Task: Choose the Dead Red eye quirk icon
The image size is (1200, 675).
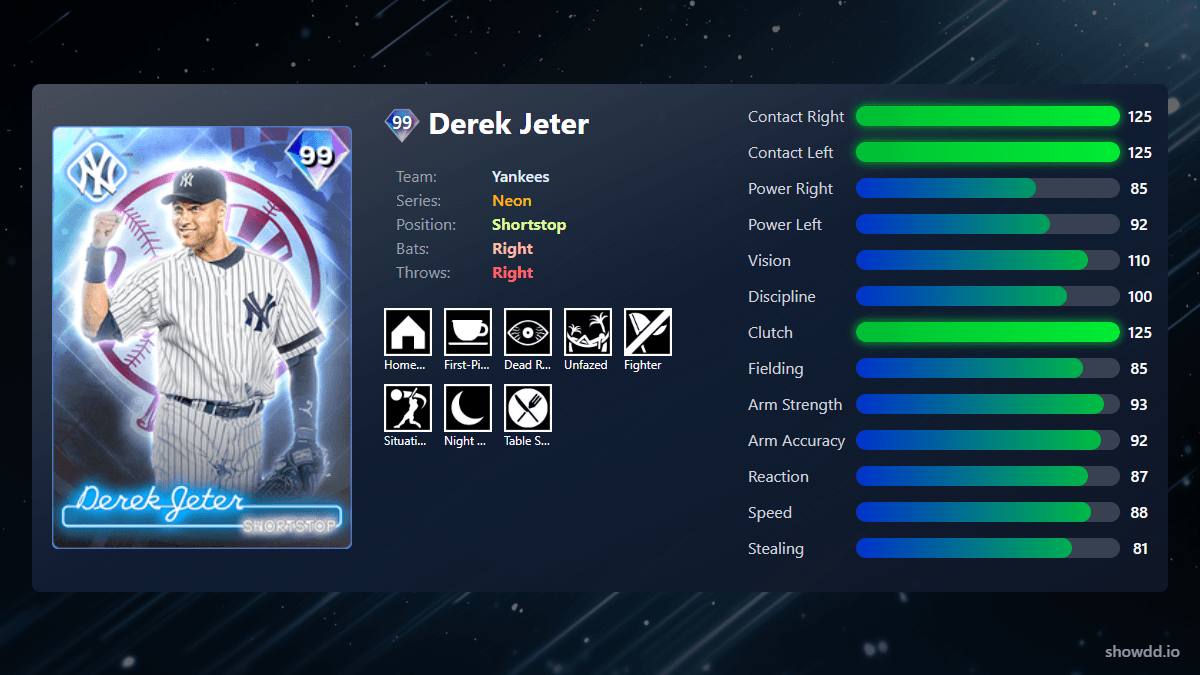Action: click(x=528, y=332)
